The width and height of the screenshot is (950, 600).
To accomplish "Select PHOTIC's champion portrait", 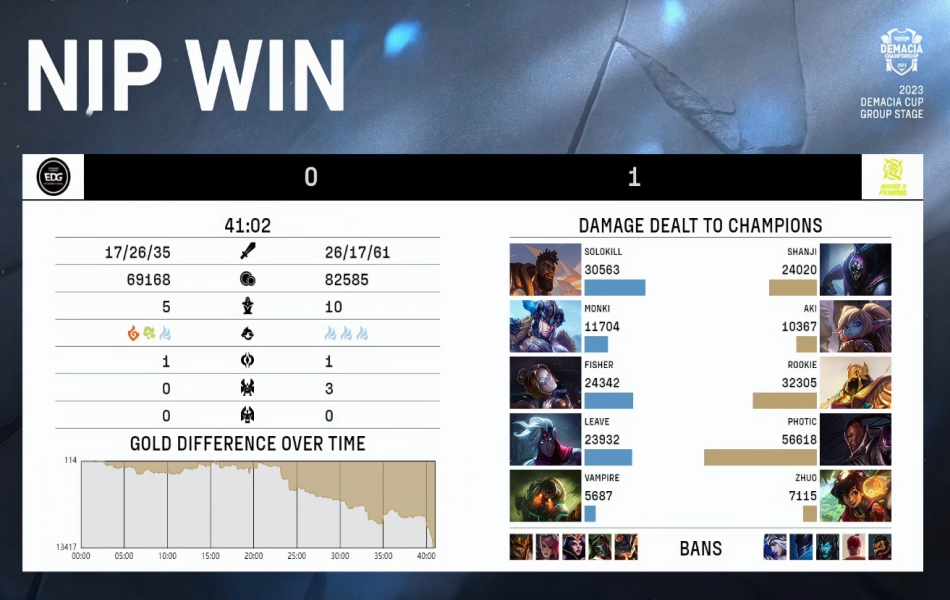I will 855,440.
